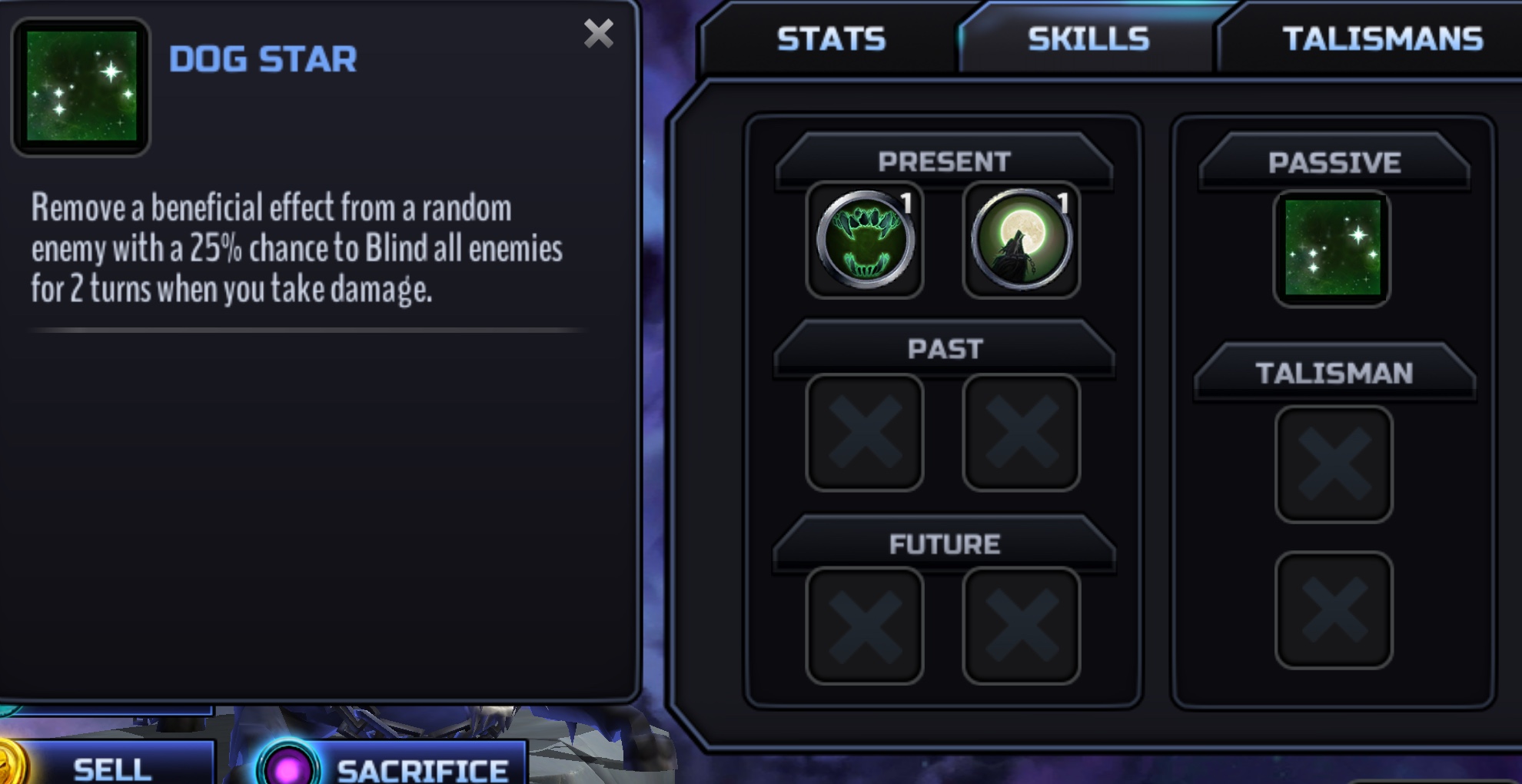Switch to the Stats tab
1522x784 pixels.
click(x=830, y=39)
